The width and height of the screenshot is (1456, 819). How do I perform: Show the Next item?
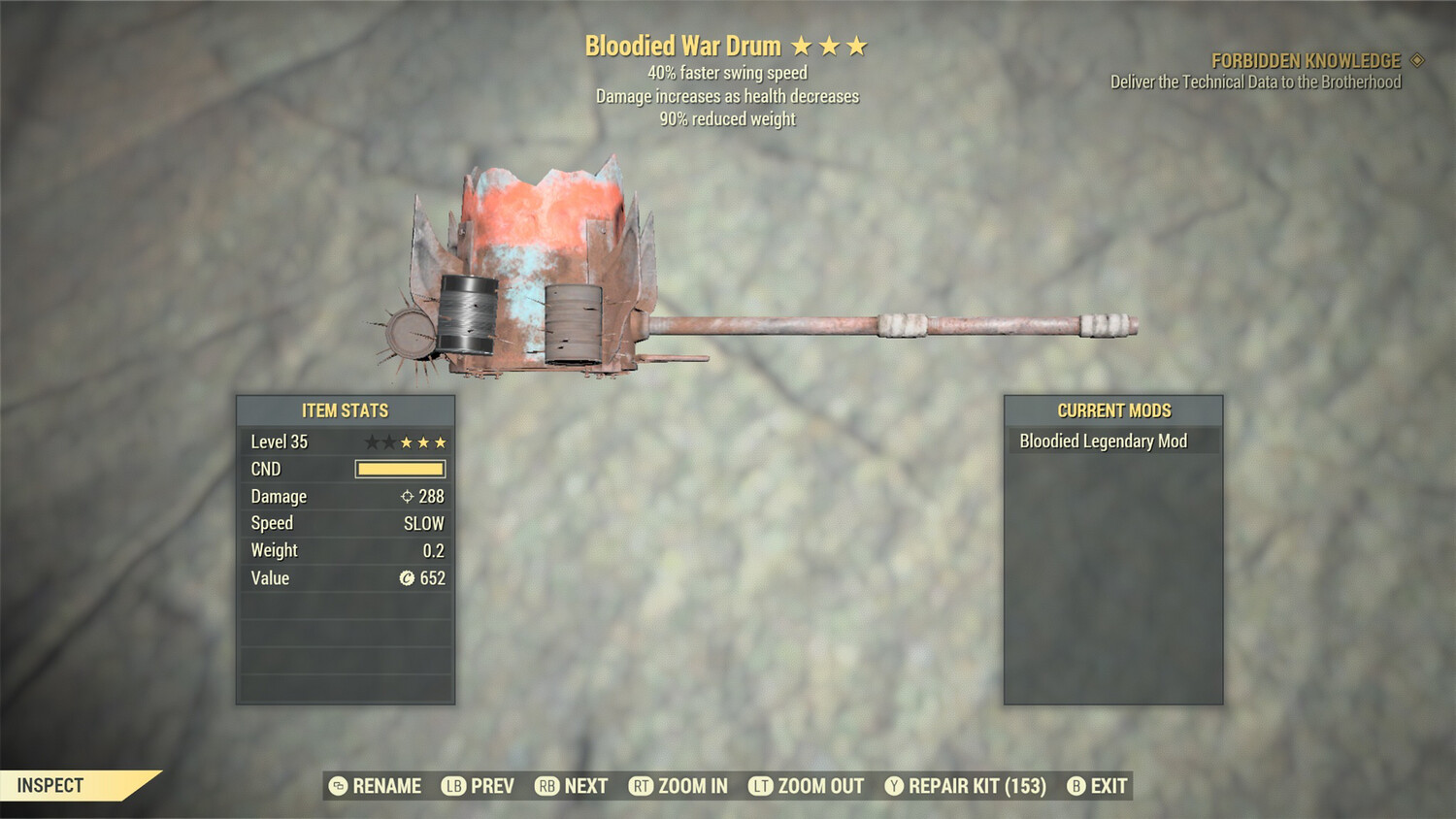[572, 786]
